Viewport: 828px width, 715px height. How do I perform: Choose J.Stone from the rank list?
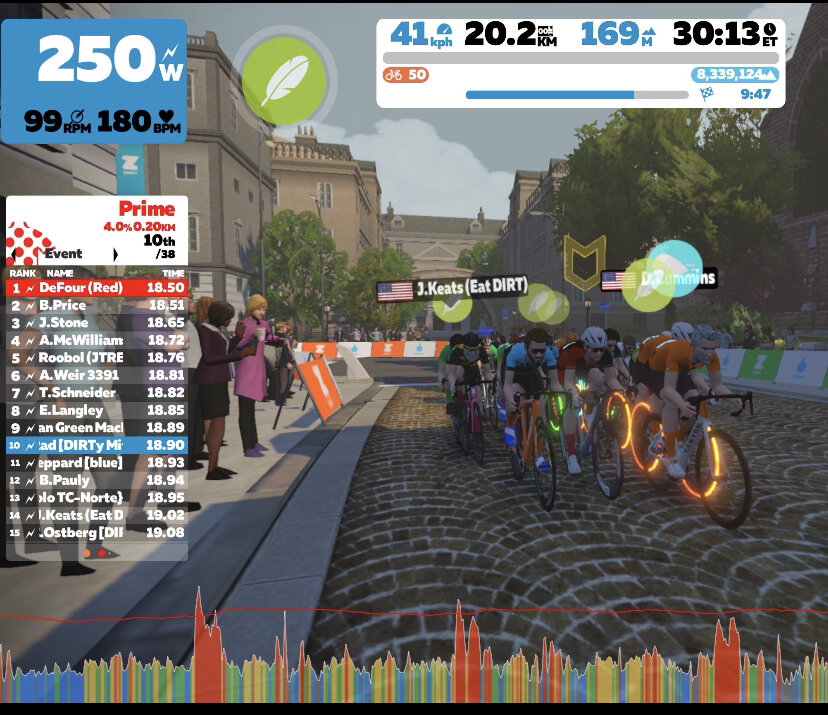tap(97, 323)
